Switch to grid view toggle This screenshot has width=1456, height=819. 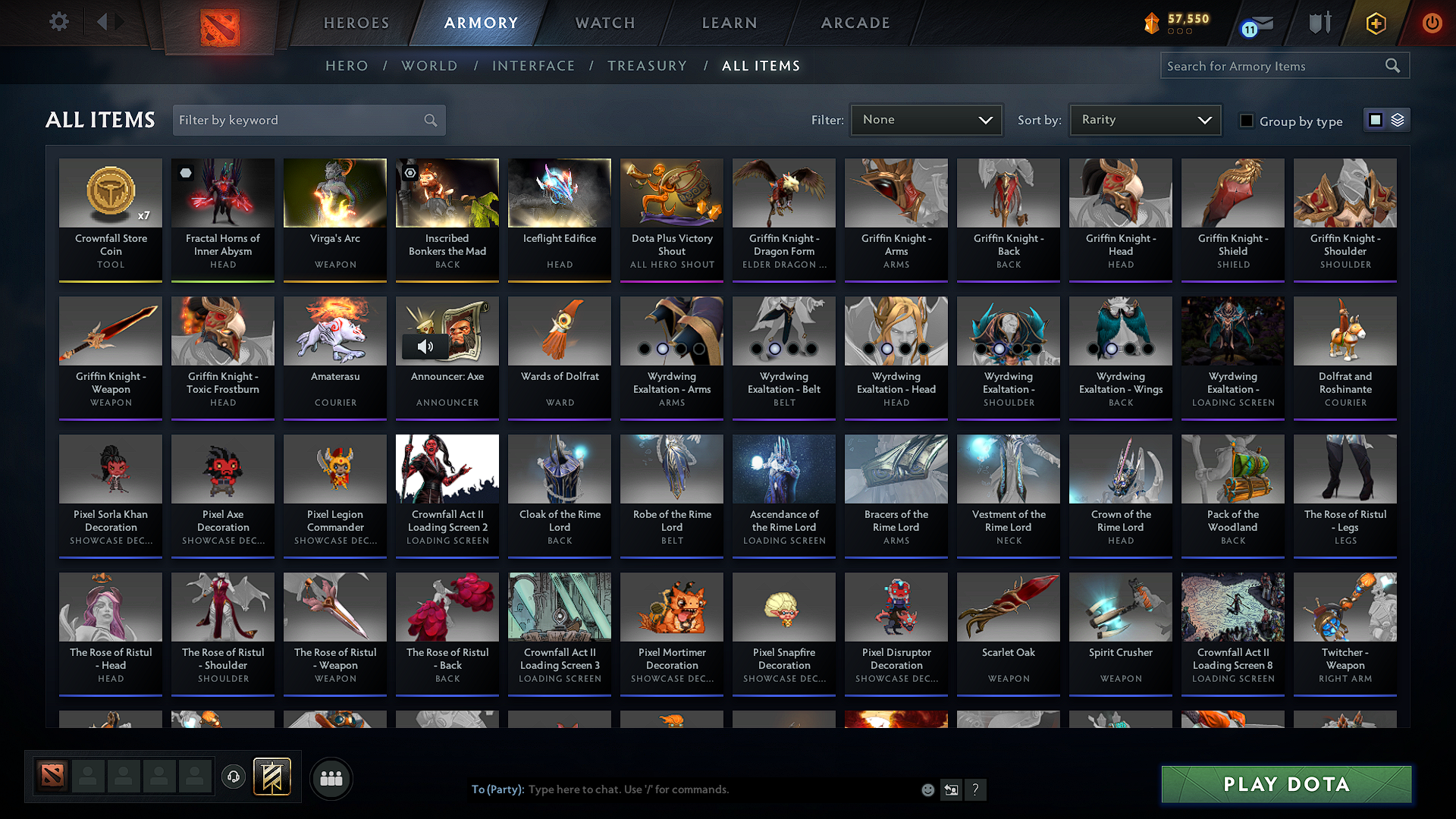pos(1376,119)
